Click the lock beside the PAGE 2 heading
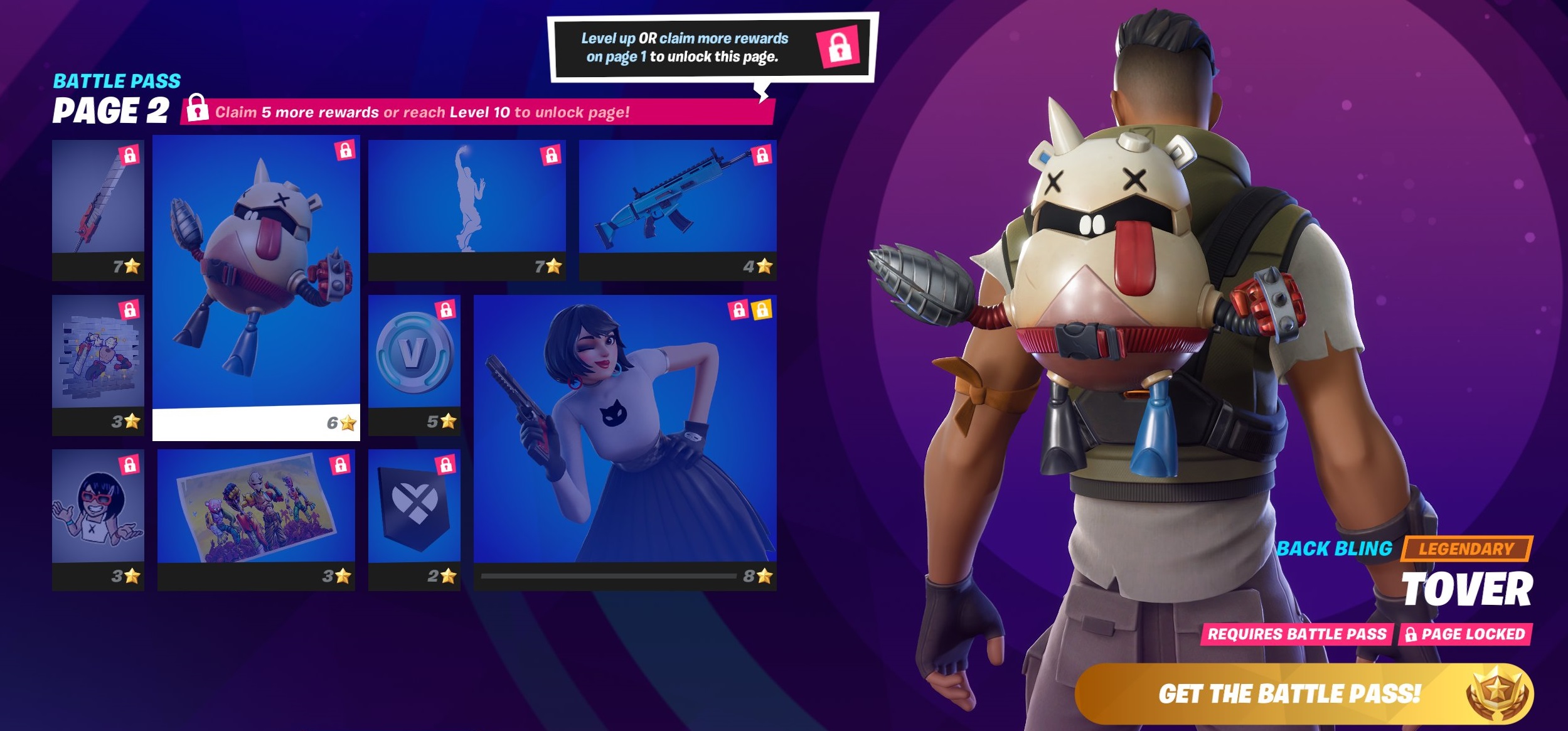 [198, 109]
